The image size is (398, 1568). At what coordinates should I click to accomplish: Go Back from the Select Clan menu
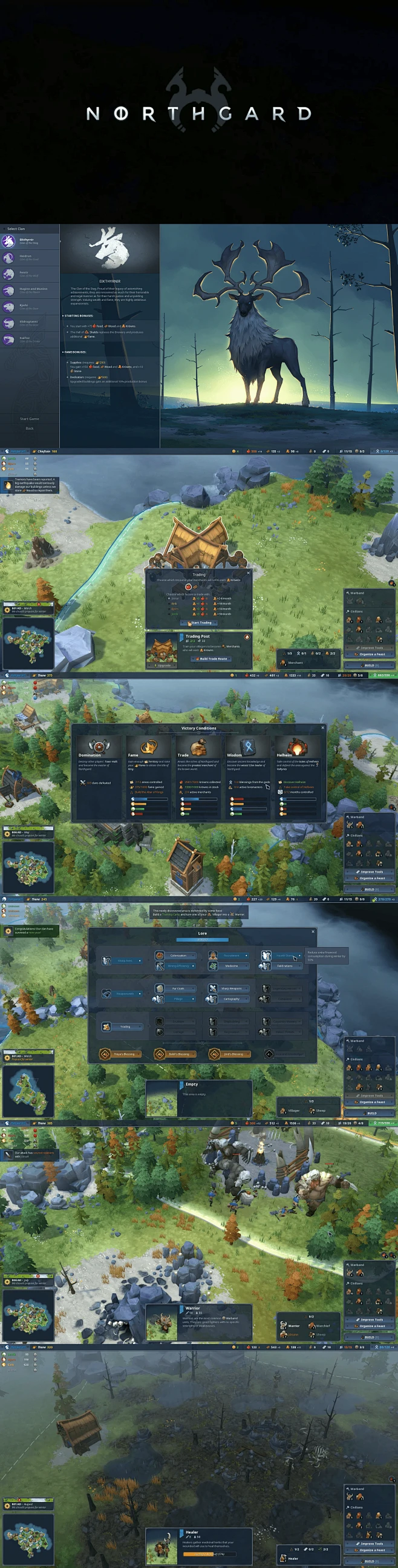[29, 428]
